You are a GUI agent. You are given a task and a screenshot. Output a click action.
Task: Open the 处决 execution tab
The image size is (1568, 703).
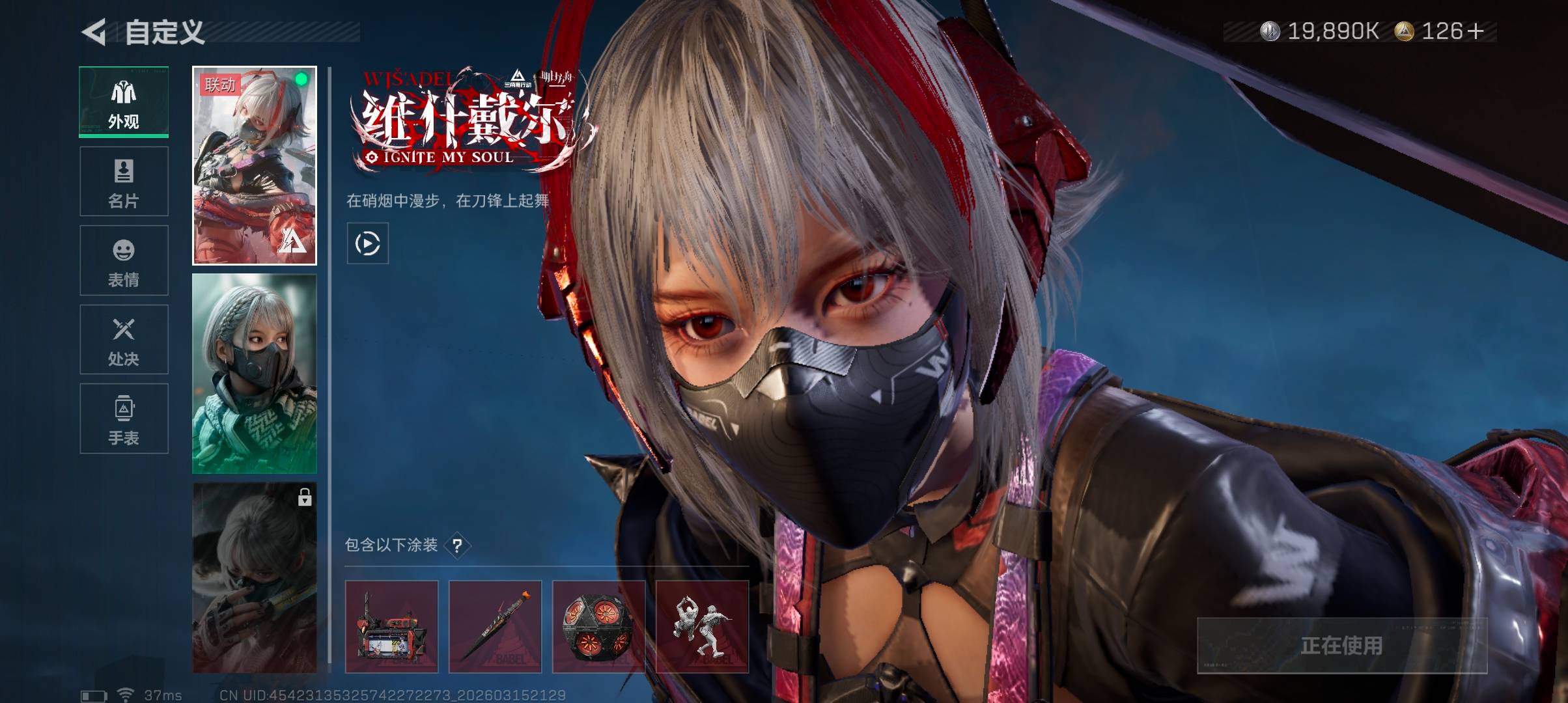click(124, 340)
